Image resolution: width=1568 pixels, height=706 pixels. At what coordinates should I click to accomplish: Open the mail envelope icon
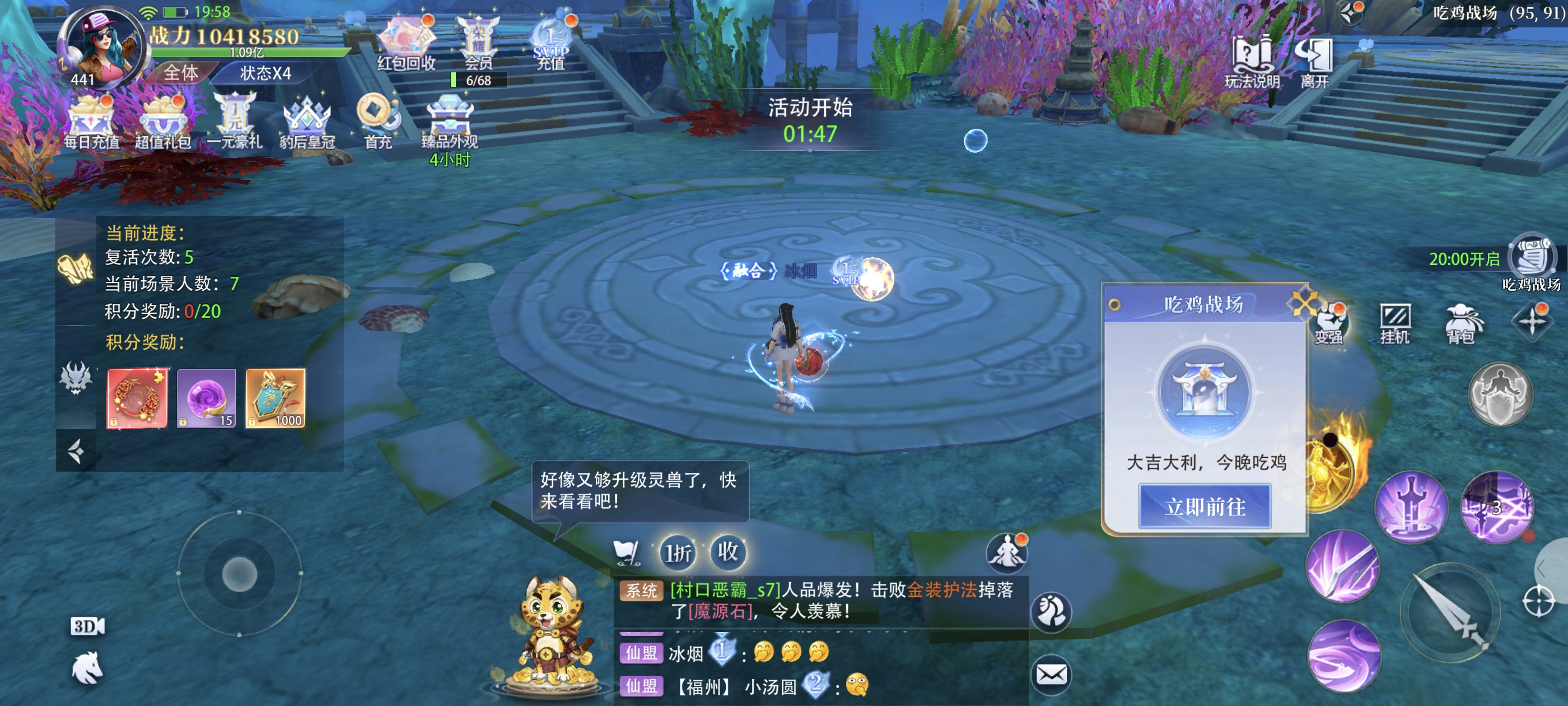pos(1051,674)
